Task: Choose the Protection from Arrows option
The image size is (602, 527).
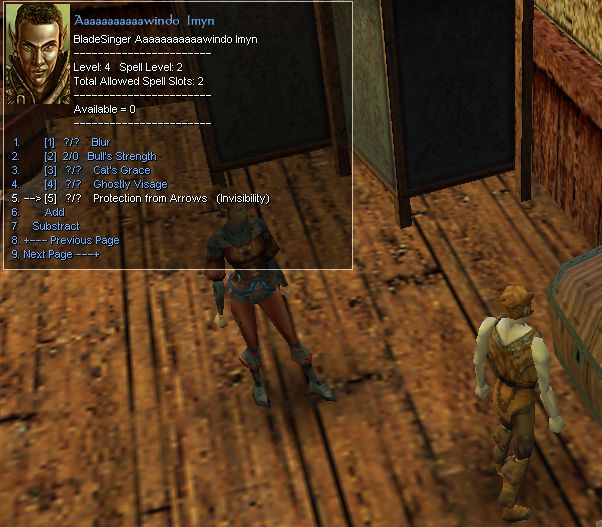Action: [150, 199]
